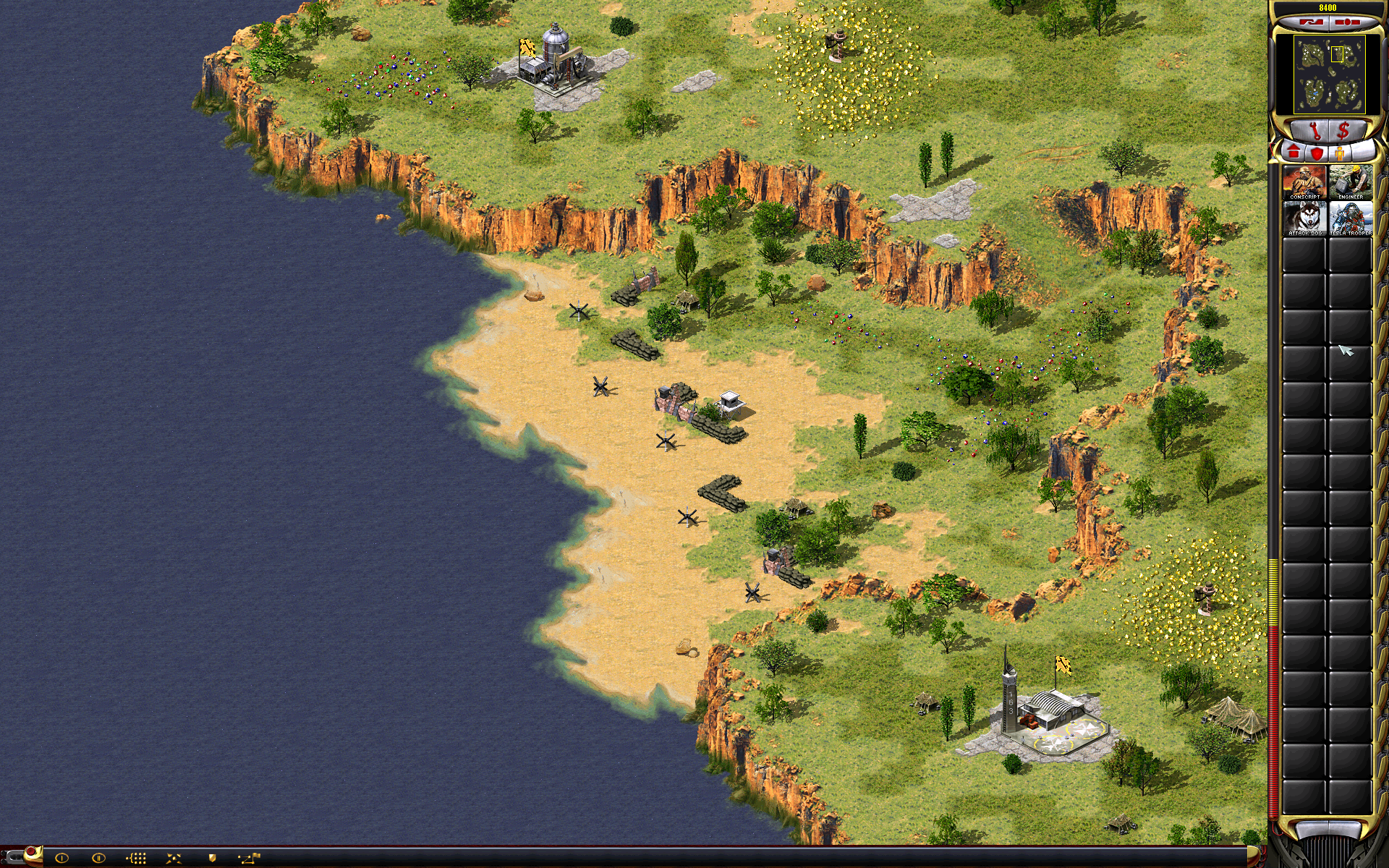This screenshot has width=1389, height=868.
Task: Build an Attack Dog unit
Action: tap(1304, 218)
